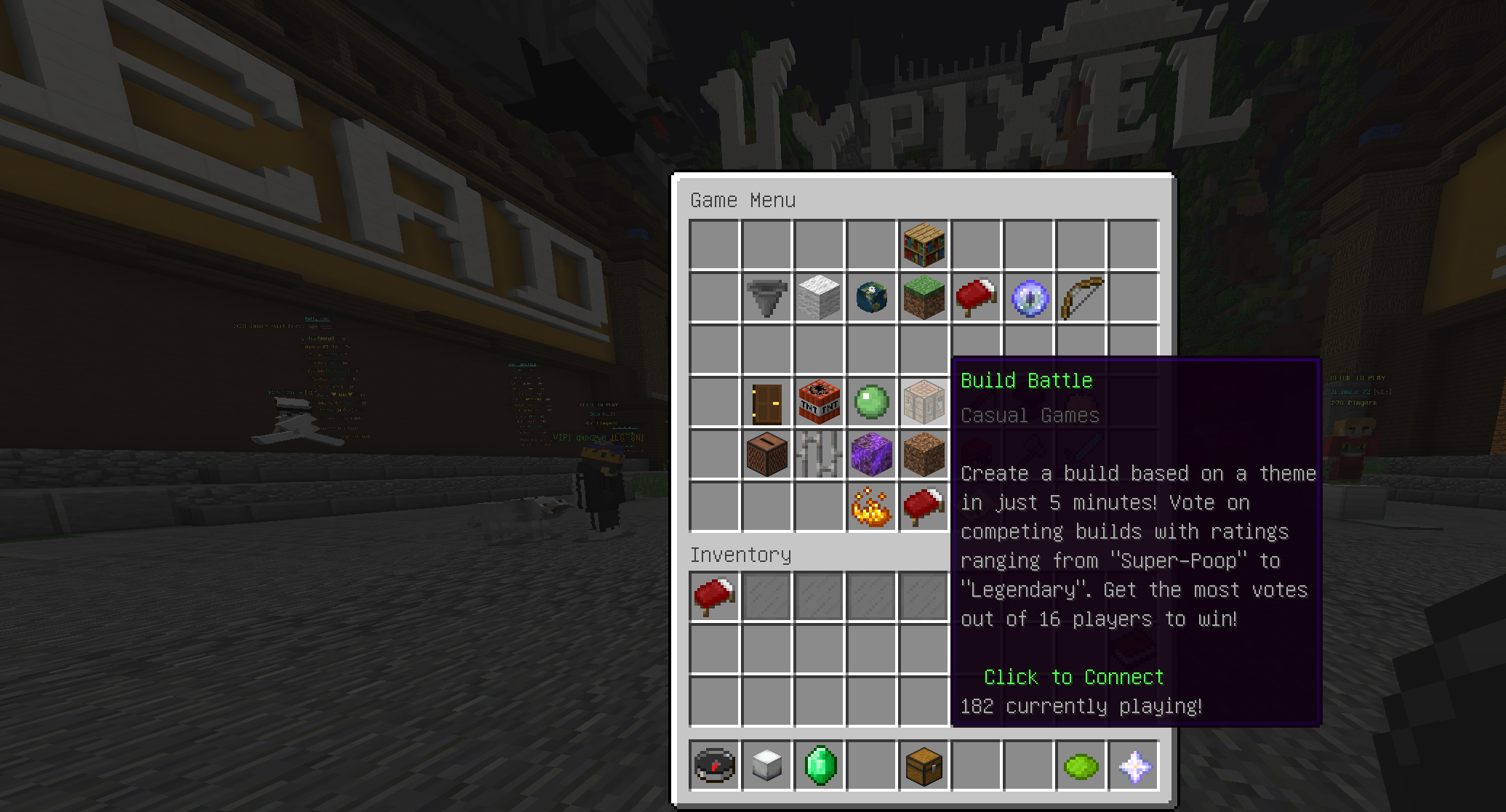Select the earth globe game icon
The height and width of the screenshot is (812, 1506).
pyautogui.click(x=871, y=297)
